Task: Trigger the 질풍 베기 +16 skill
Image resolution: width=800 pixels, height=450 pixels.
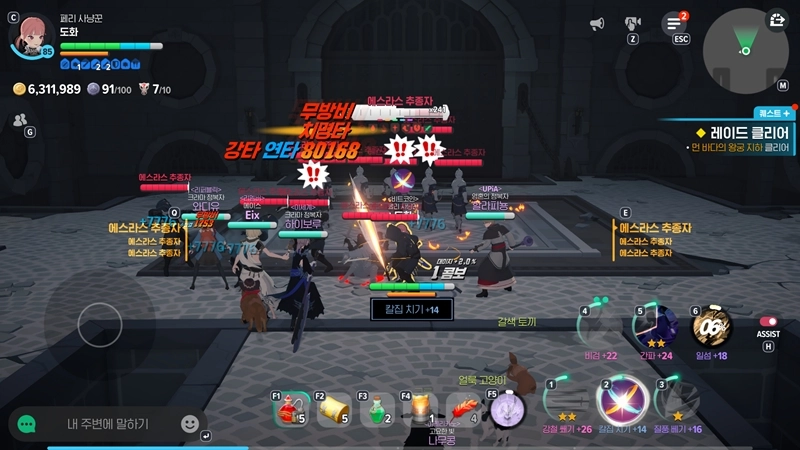Action: coord(675,399)
